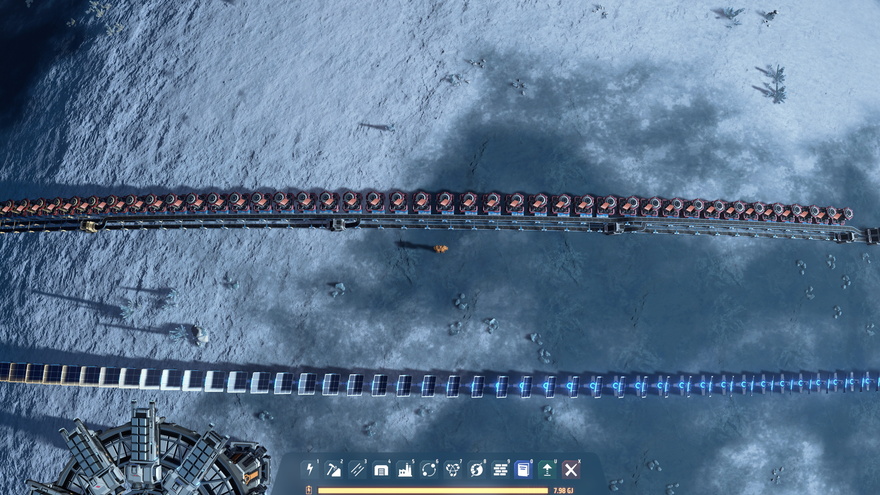Image resolution: width=880 pixels, height=495 pixels.
Task: Open the molecule refining category
Action: point(453,469)
